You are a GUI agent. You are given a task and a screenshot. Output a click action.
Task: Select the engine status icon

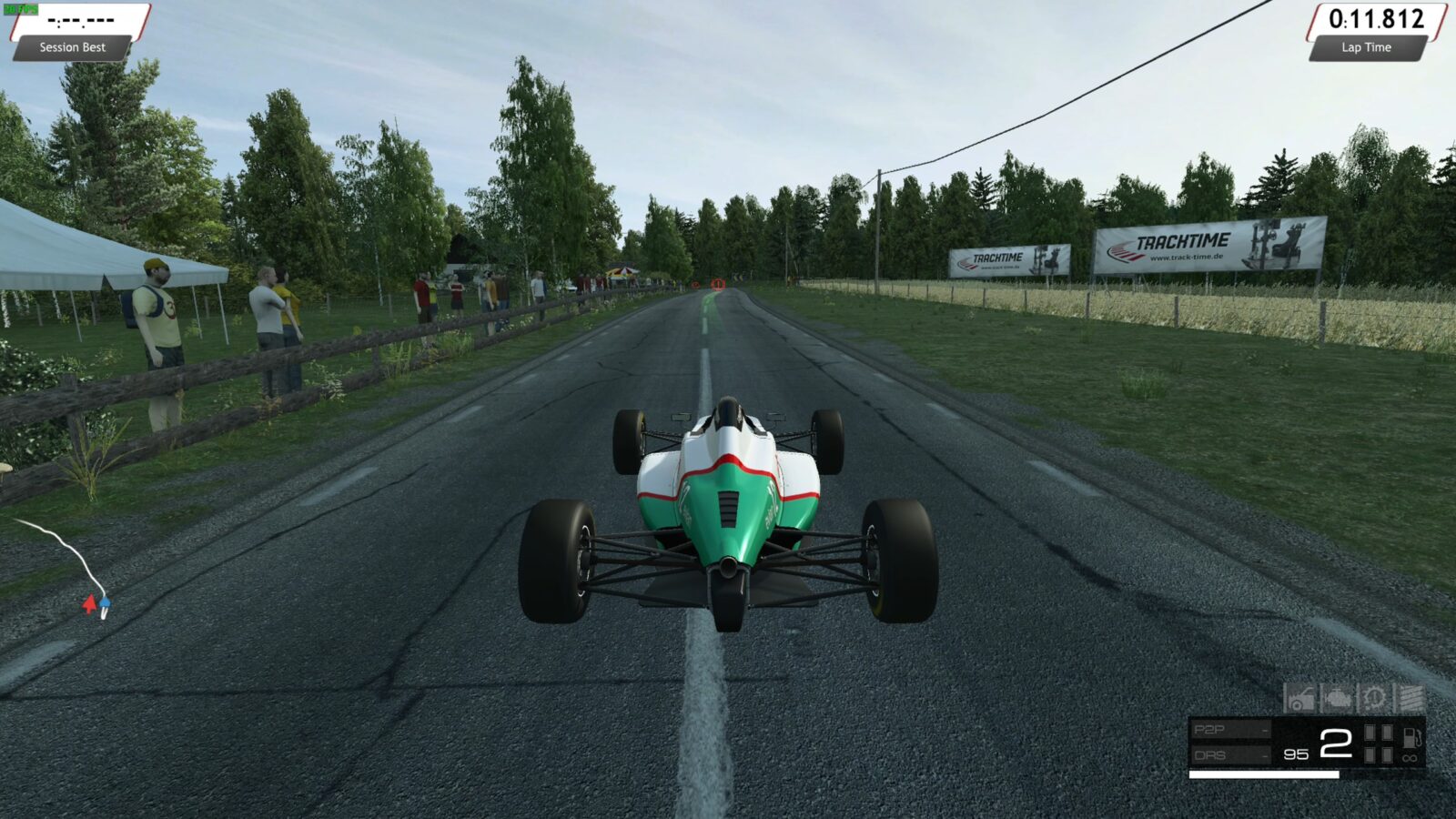(x=1337, y=699)
